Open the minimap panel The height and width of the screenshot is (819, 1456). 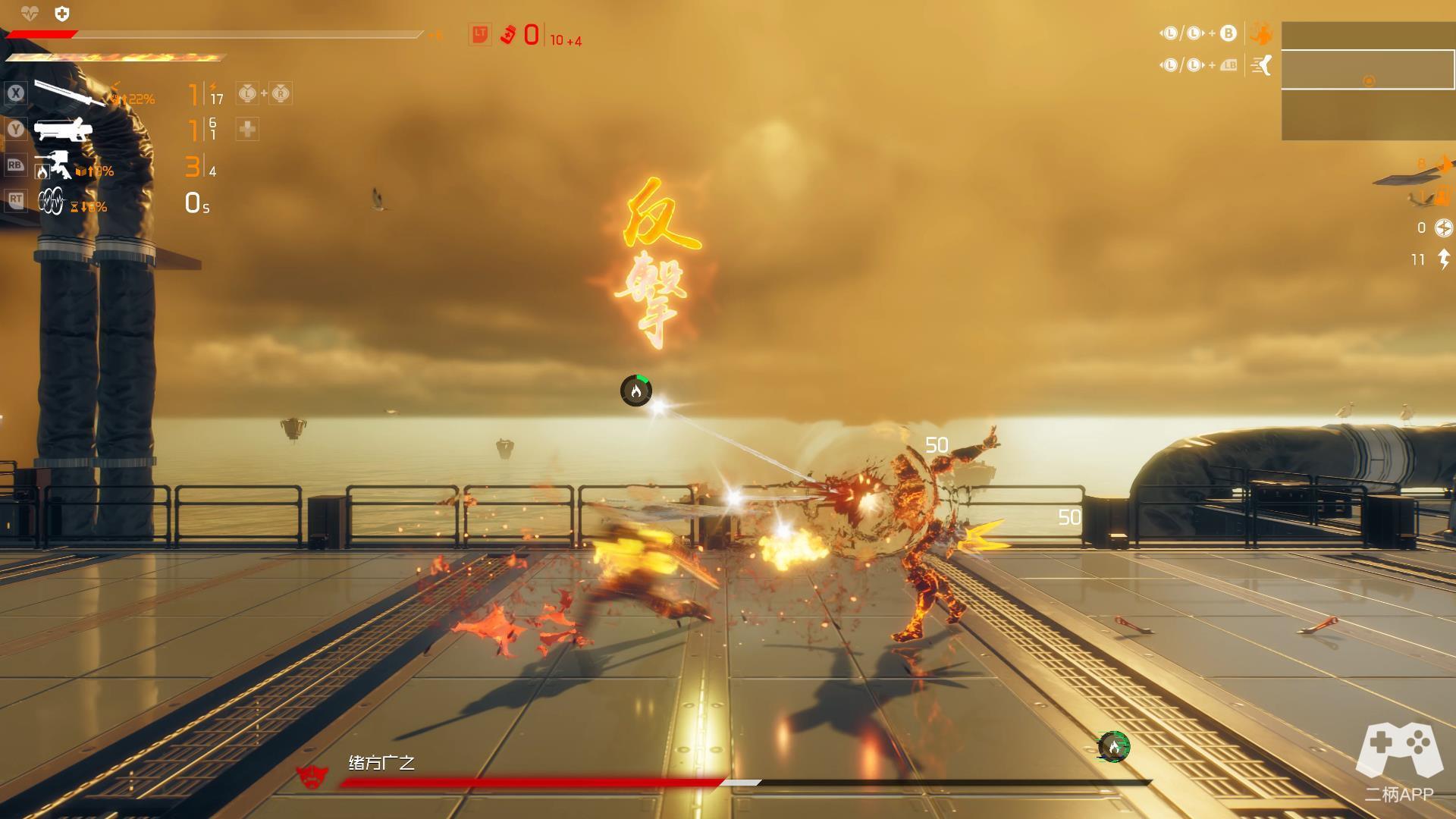[x=1368, y=81]
